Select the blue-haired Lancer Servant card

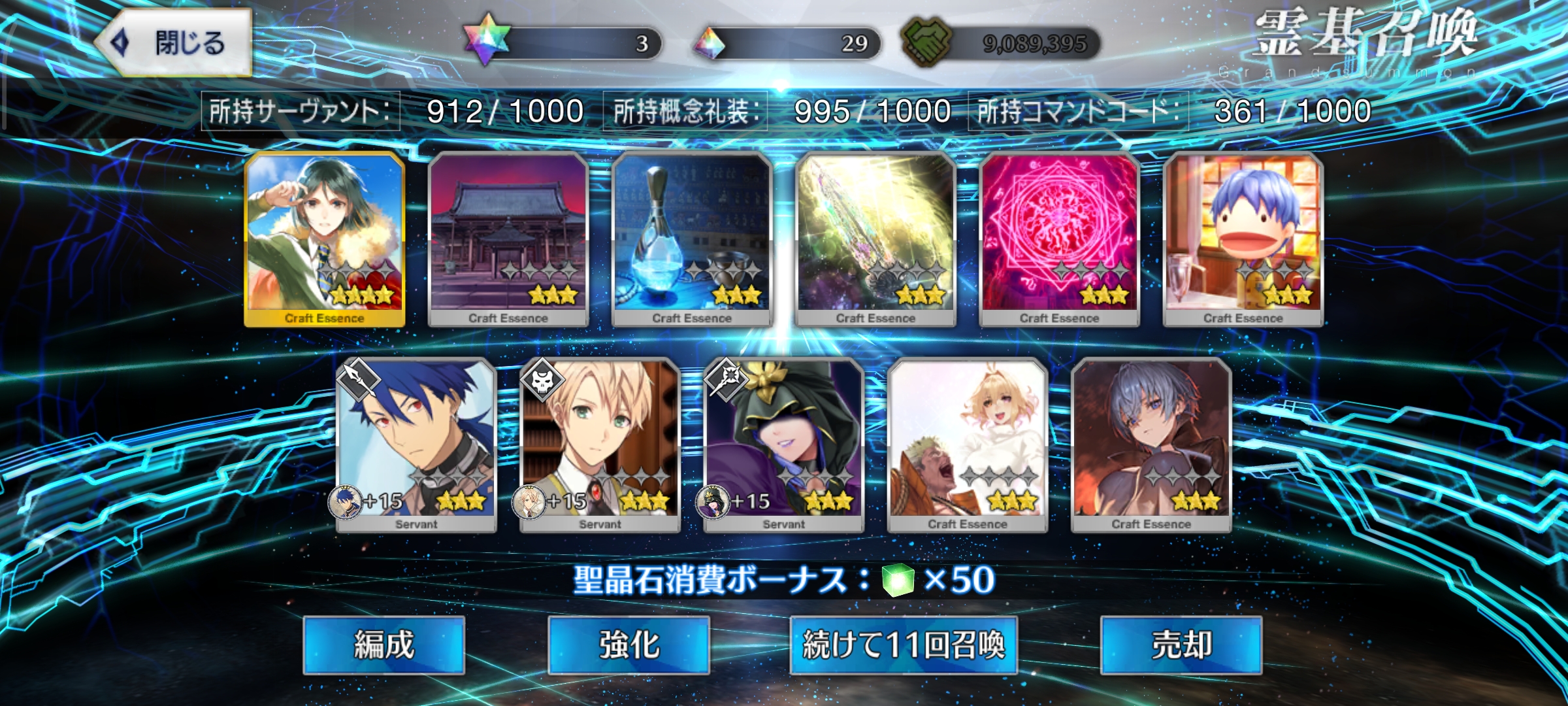416,446
